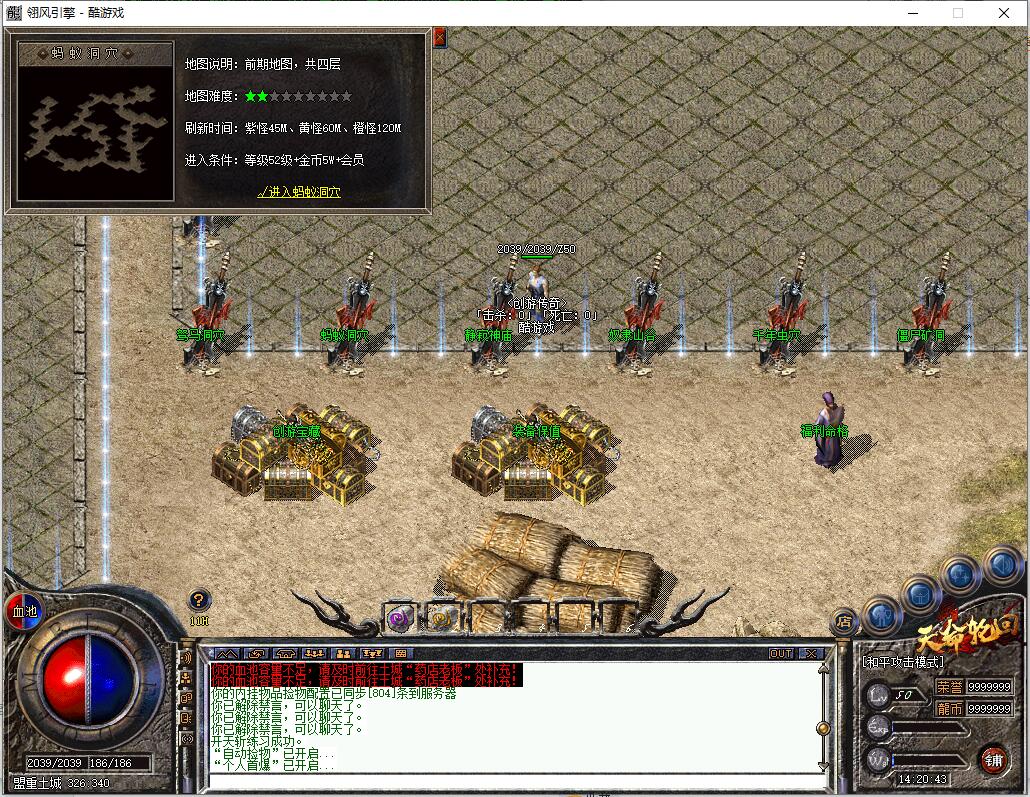Screen dimensions: 1030x797
Task: Toggle the speaker sound button
Action: coord(1002,566)
